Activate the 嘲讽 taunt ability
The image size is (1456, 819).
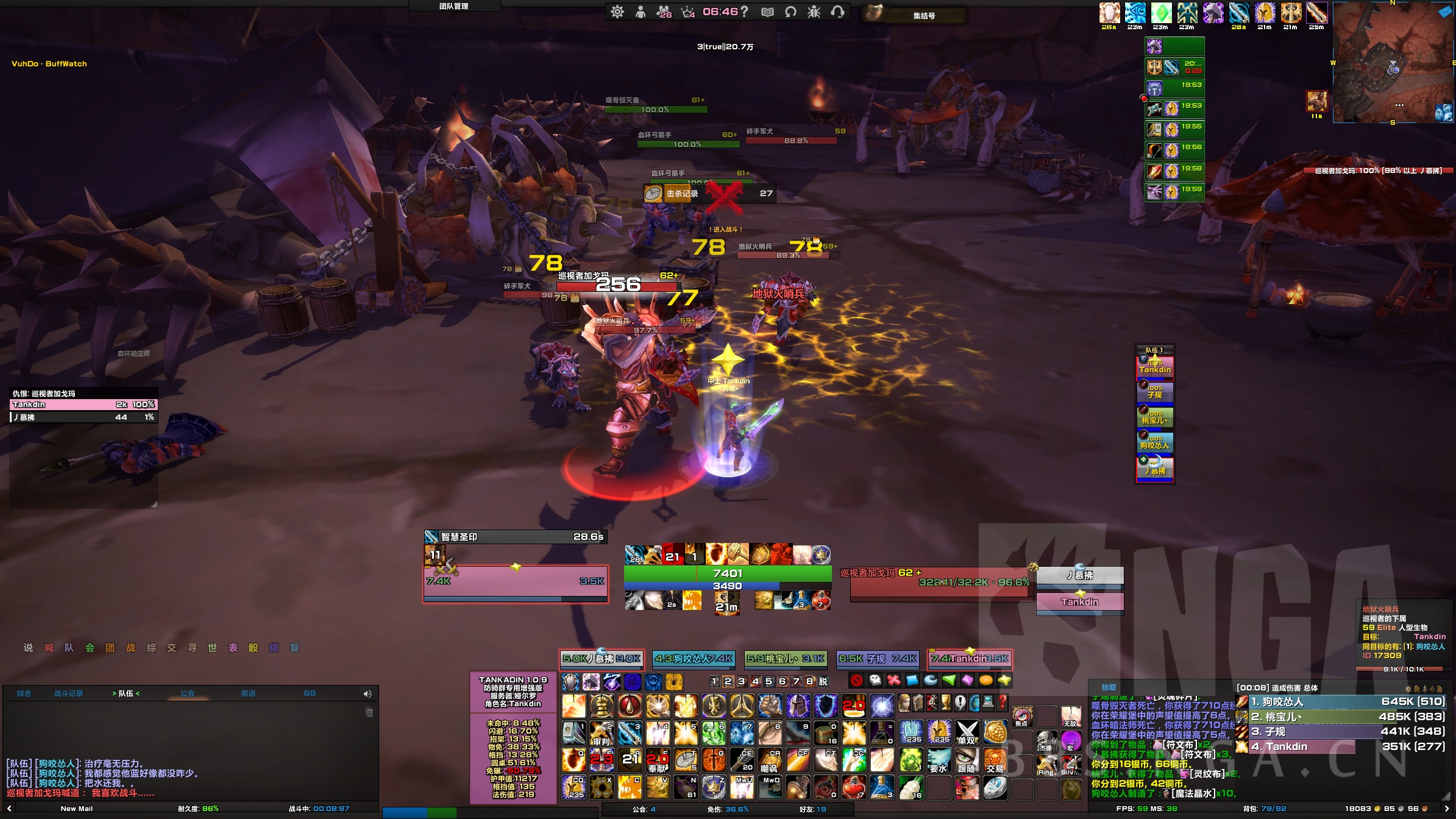point(770,760)
